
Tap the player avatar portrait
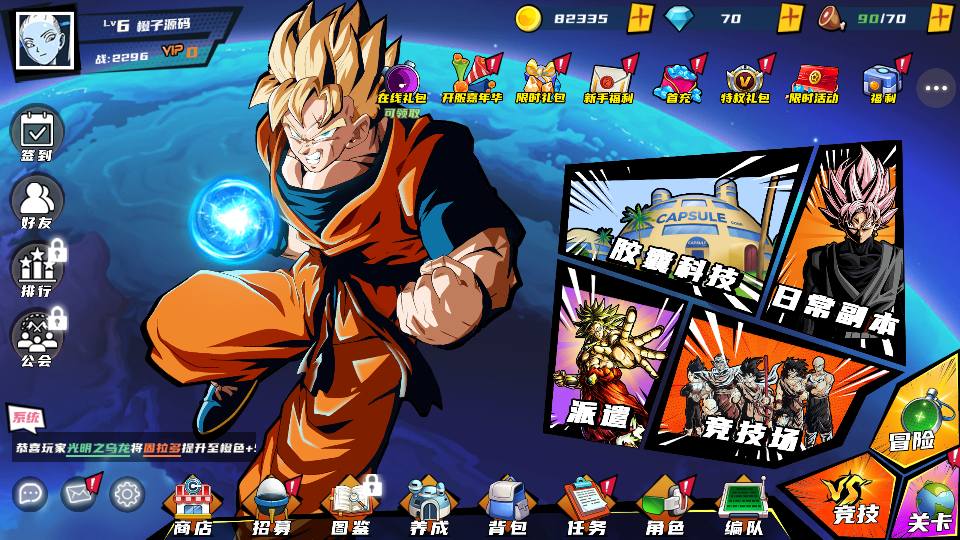click(x=45, y=41)
